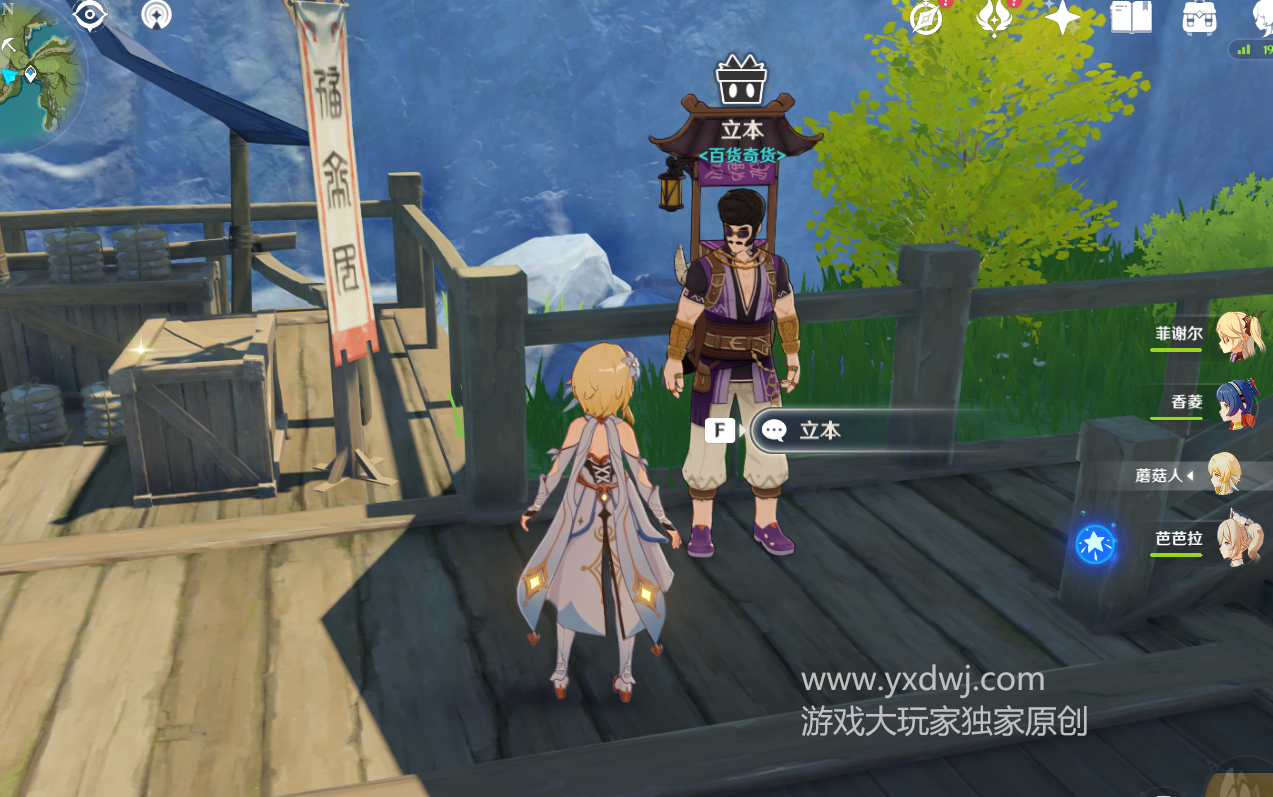Screen dimensions: 1273x797
Task: Open the adventurer handbook book icon
Action: pos(1131,17)
